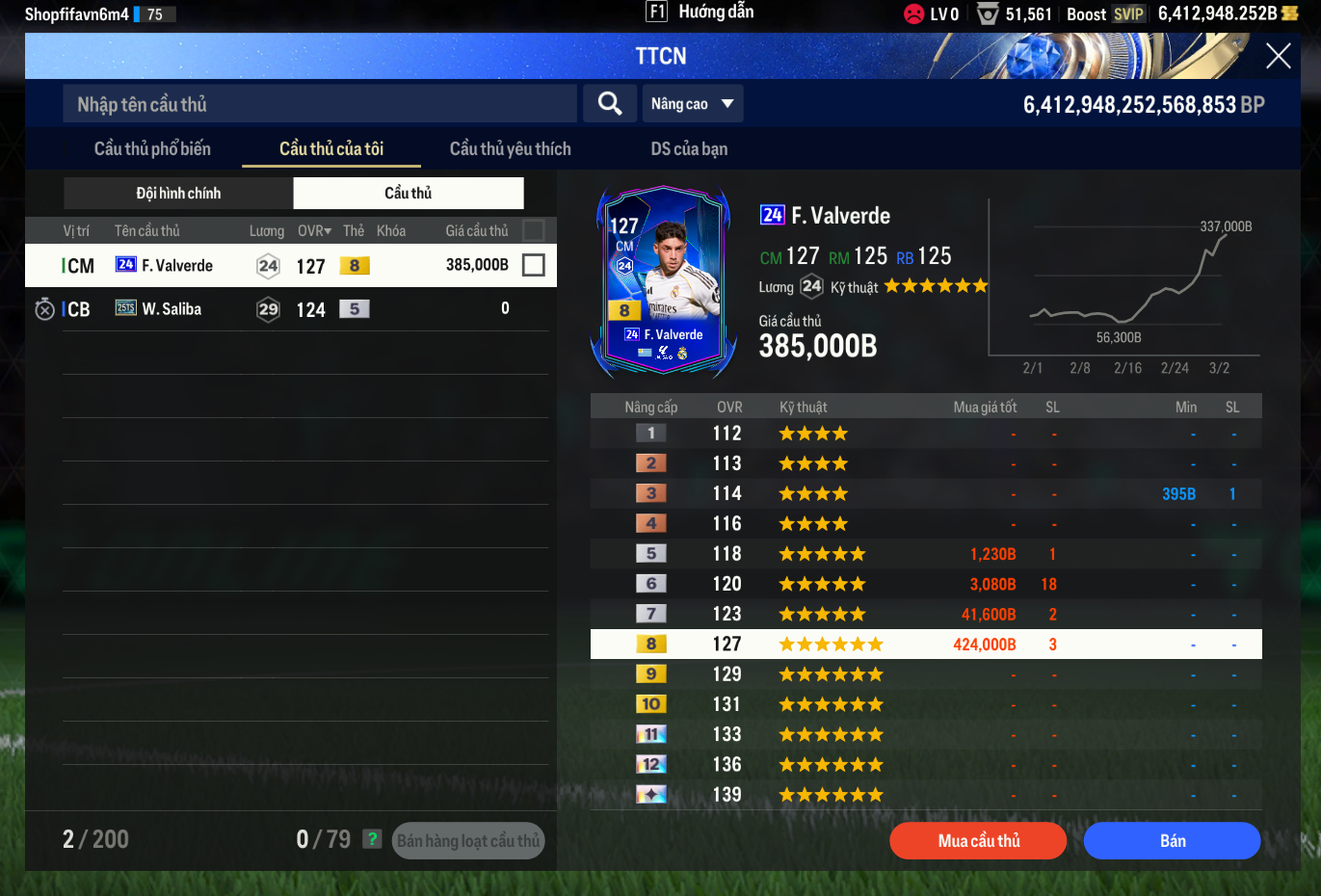Select upgrade level 5 row with 1,230B
Image resolution: width=1321 pixels, height=896 pixels.
click(x=925, y=554)
